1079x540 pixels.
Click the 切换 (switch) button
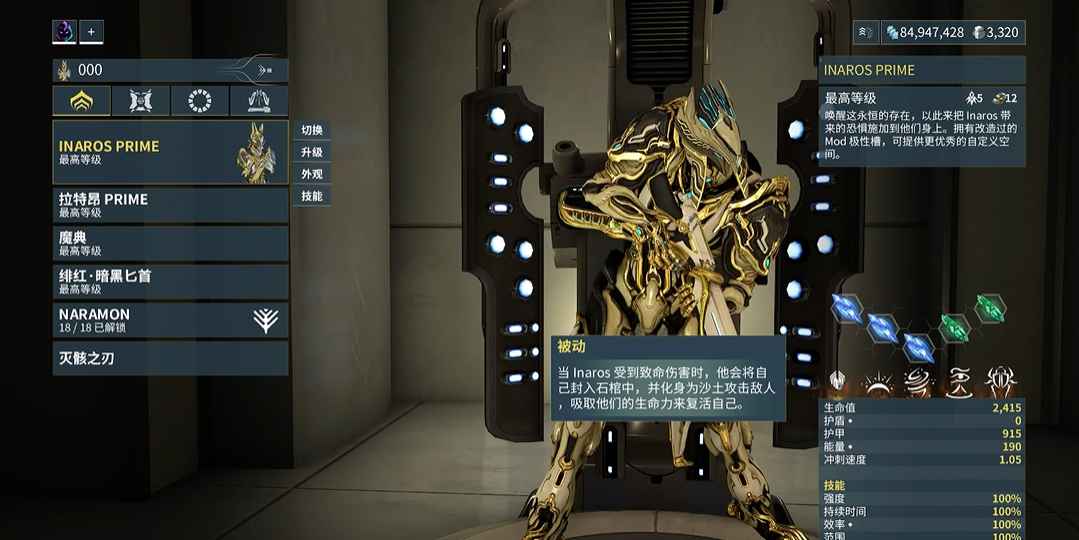pyautogui.click(x=312, y=130)
